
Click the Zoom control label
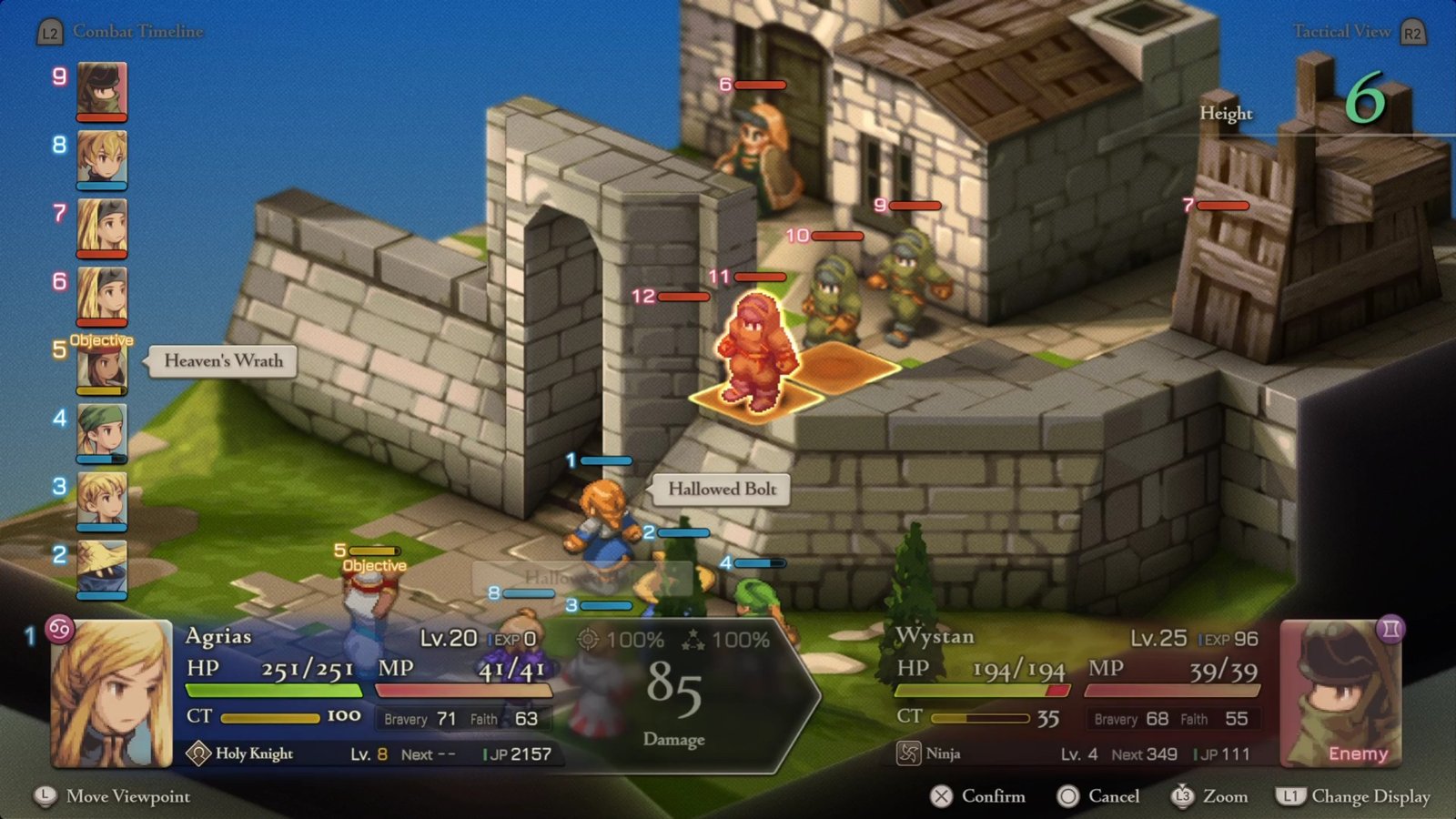(1210, 796)
